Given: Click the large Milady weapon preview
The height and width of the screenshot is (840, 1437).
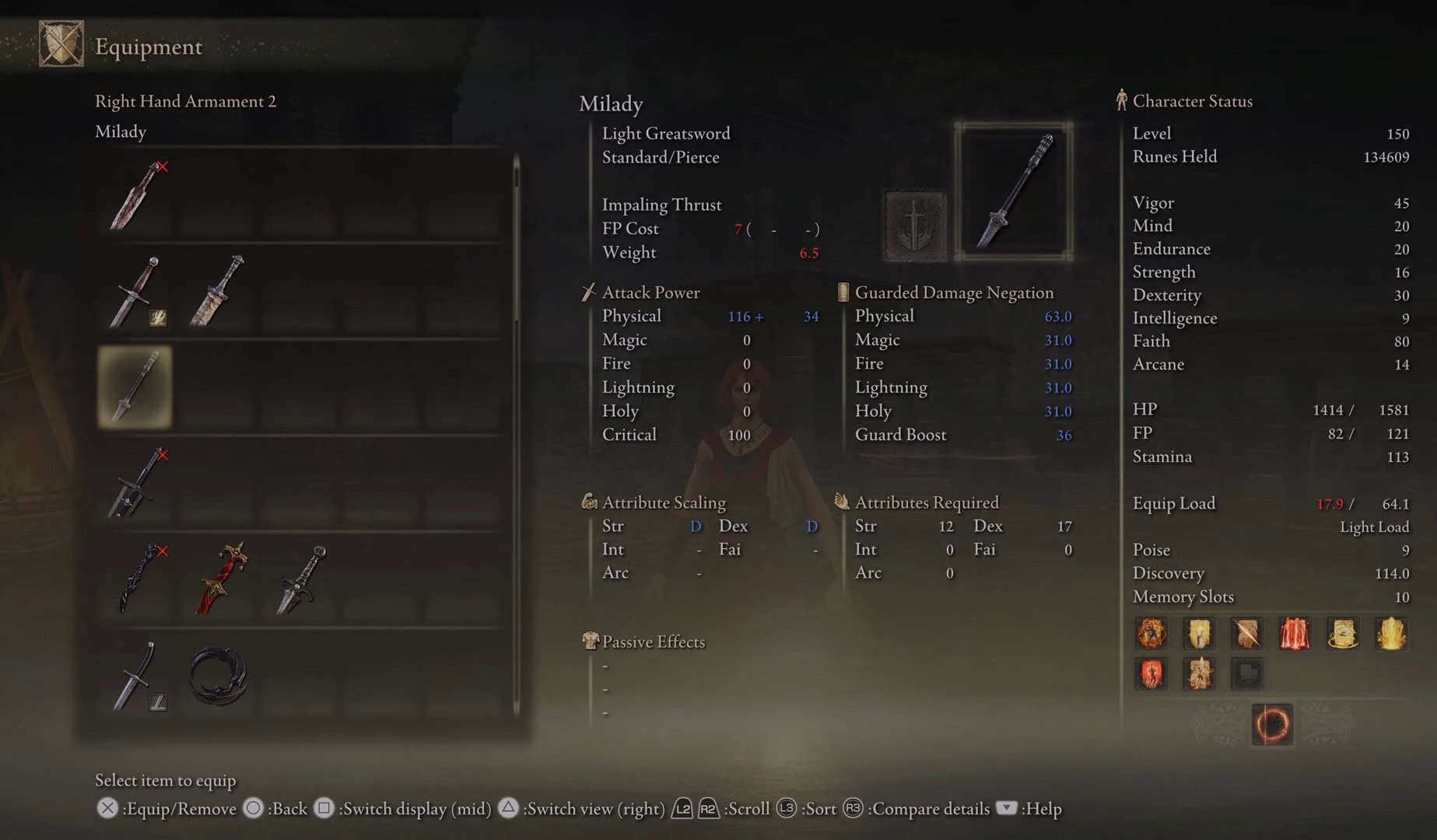Looking at the screenshot, I should [1013, 191].
